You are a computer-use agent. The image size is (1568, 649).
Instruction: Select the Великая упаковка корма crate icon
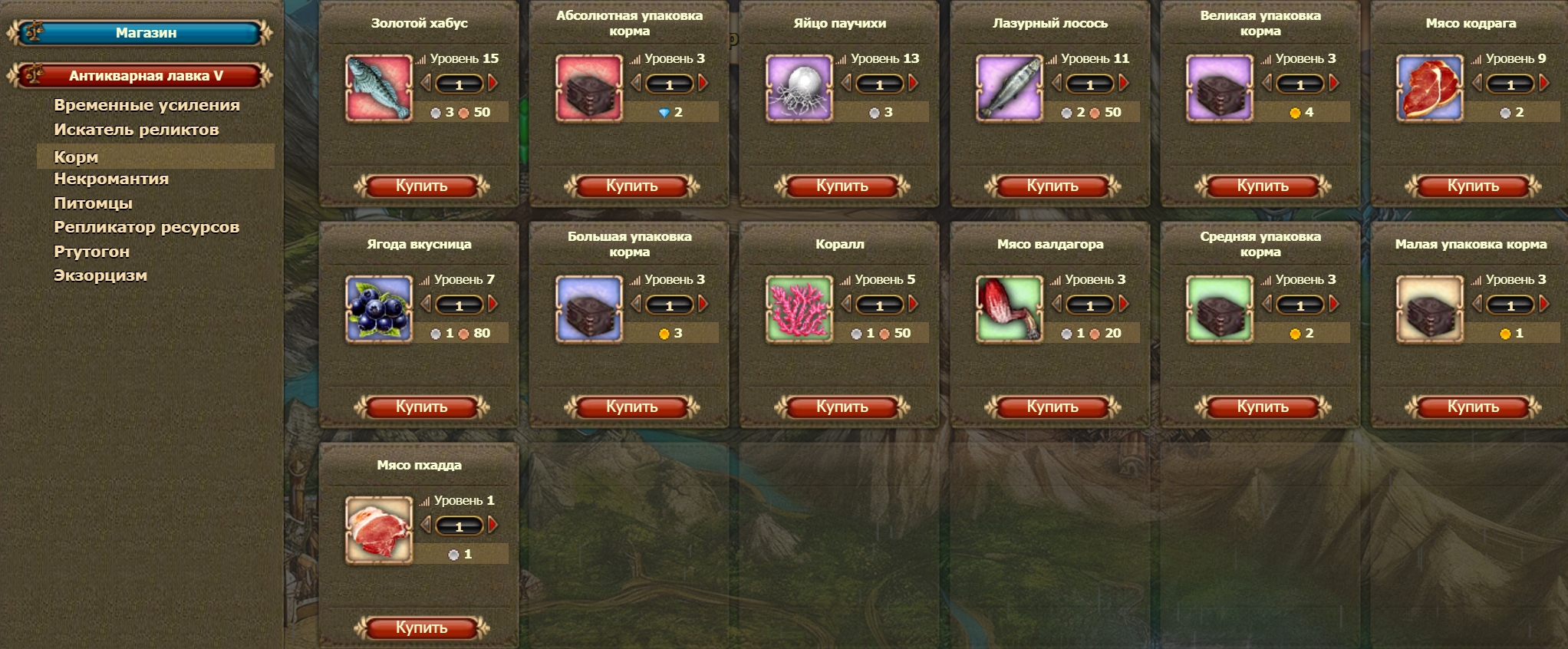(x=1220, y=86)
